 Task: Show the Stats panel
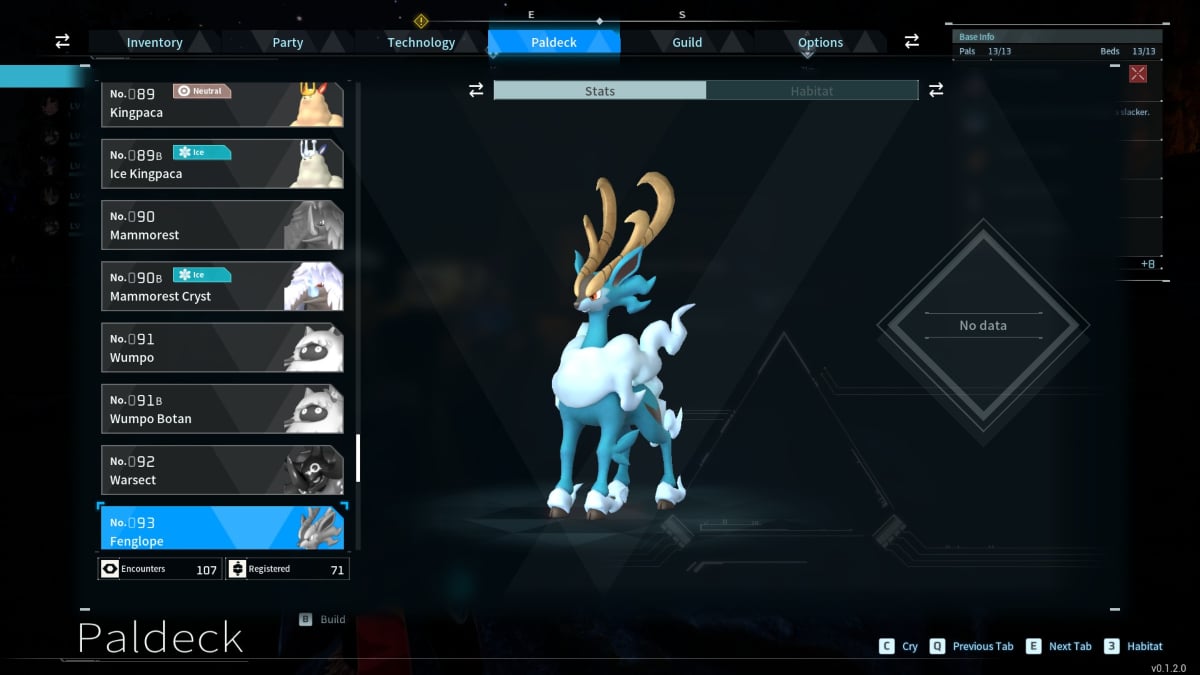pos(600,91)
